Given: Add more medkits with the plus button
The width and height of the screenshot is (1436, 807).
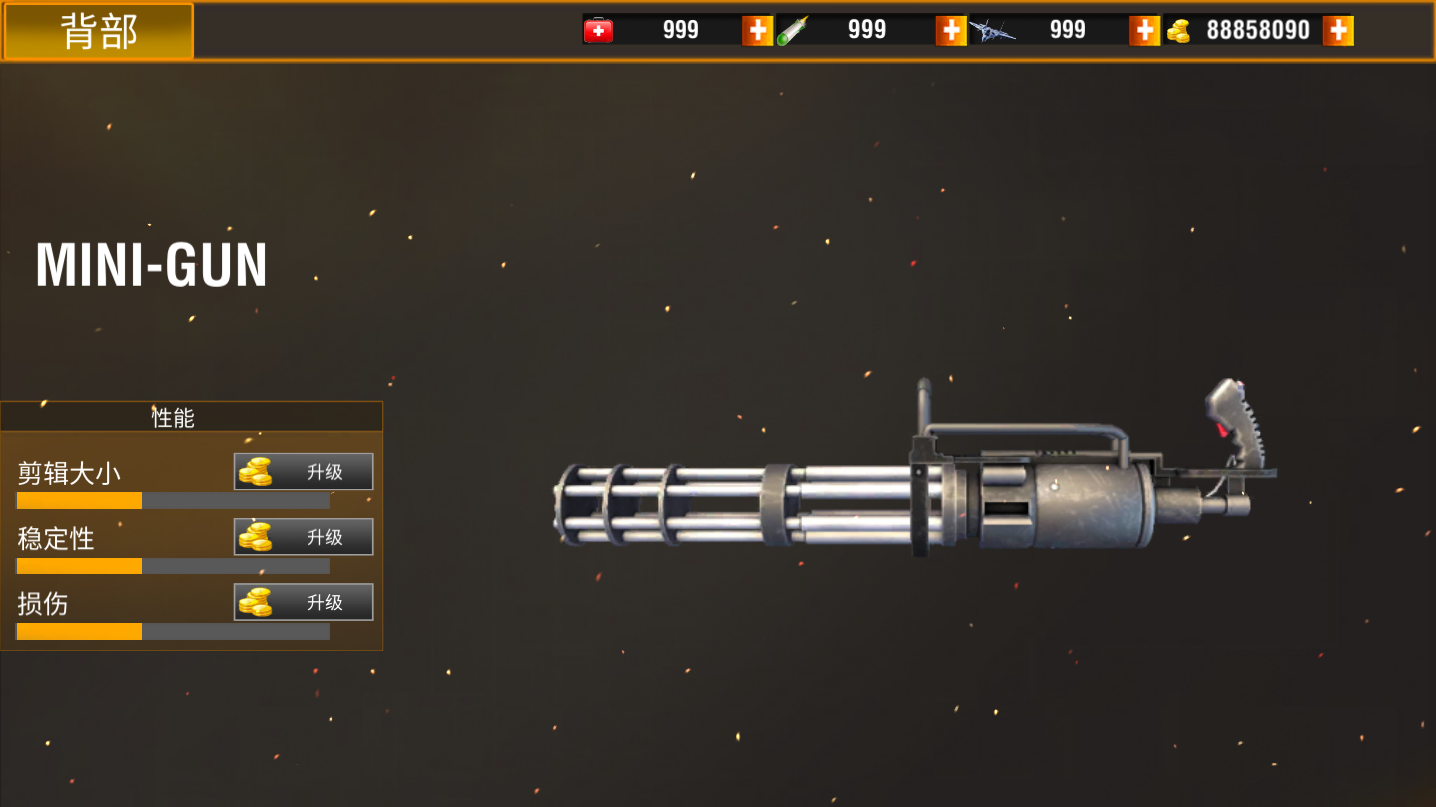Looking at the screenshot, I should 757,31.
